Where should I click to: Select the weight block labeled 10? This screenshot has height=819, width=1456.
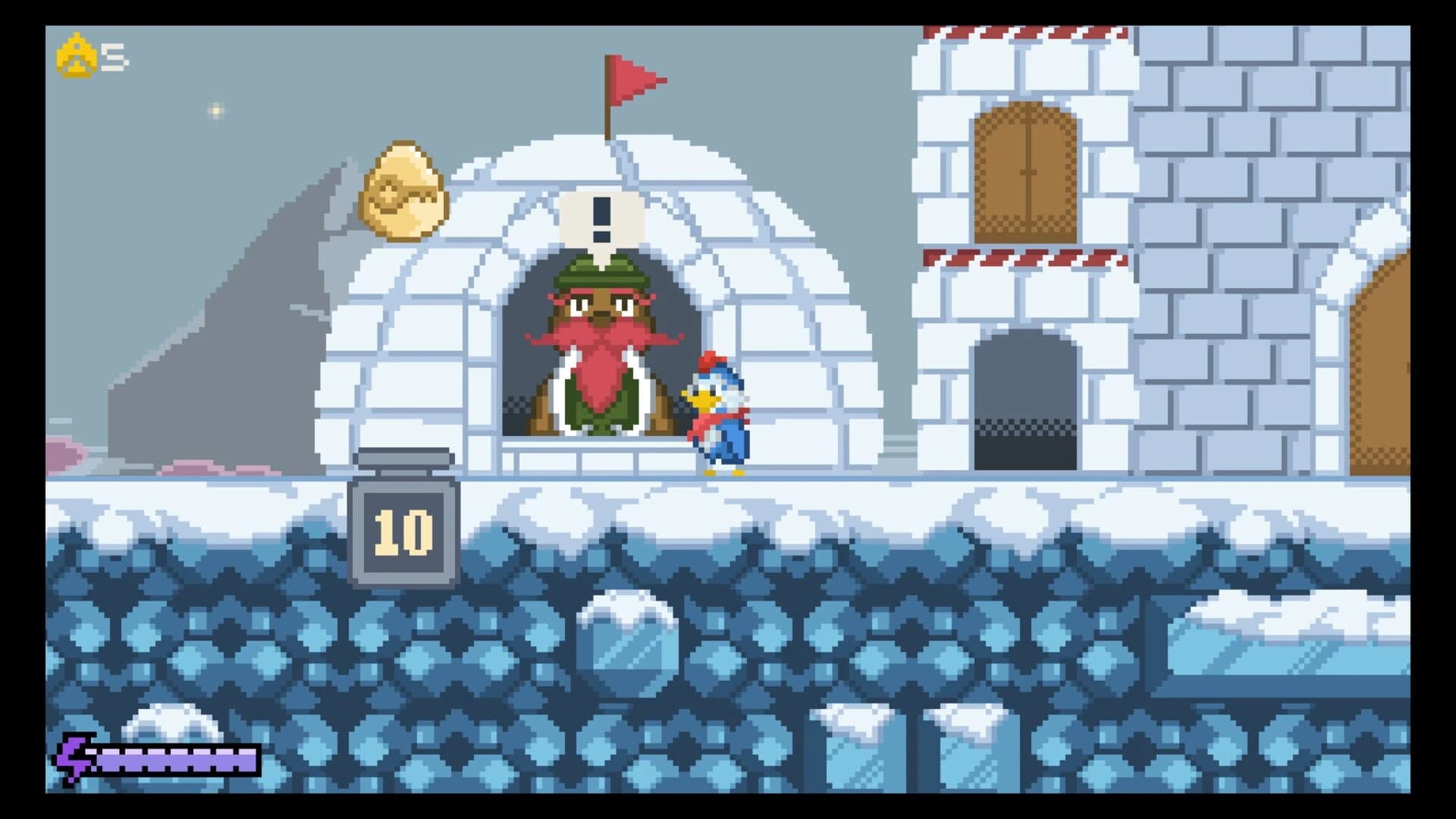pos(400,531)
